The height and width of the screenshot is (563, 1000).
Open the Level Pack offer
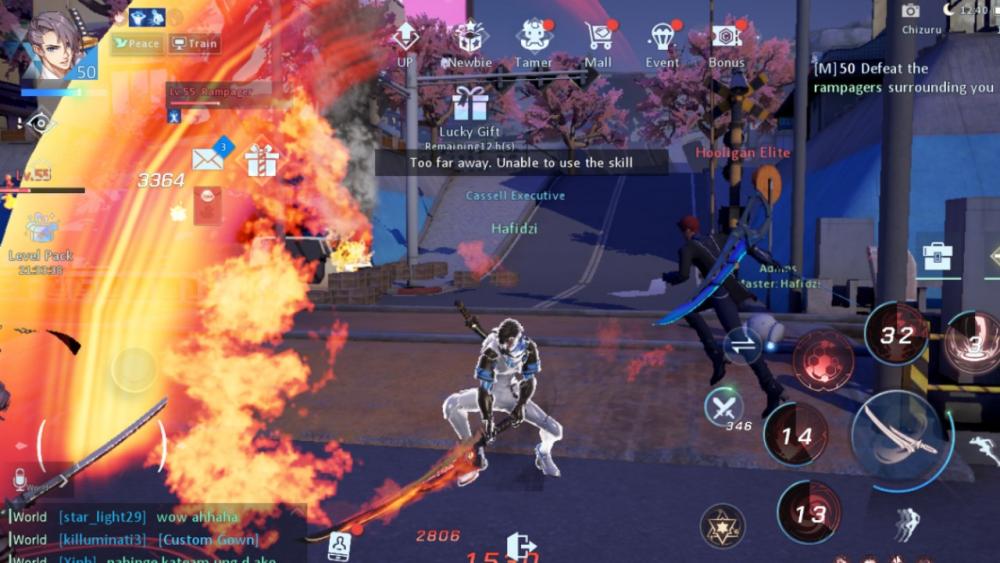point(41,230)
